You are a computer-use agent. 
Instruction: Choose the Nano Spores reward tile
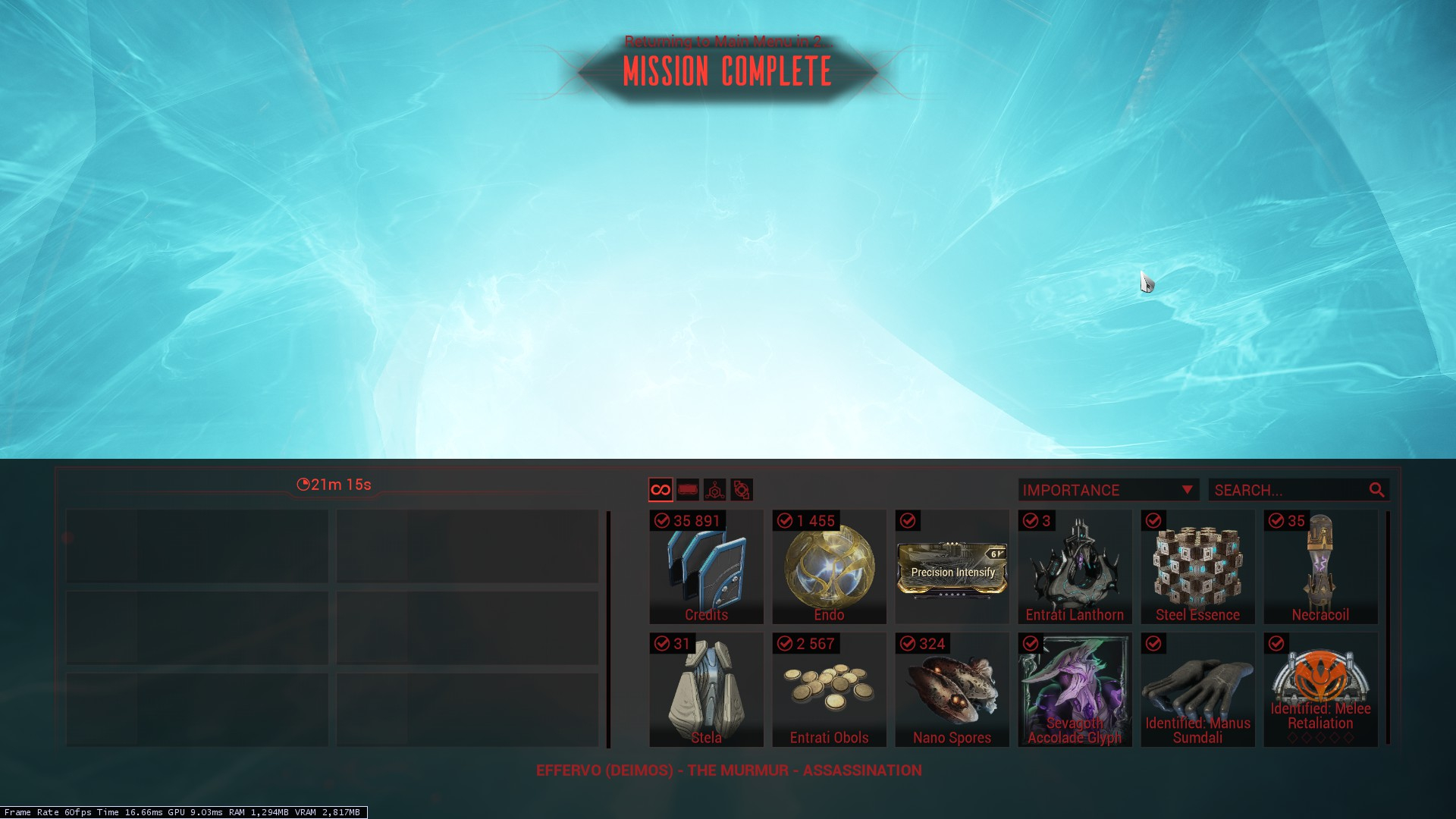pyautogui.click(x=952, y=690)
